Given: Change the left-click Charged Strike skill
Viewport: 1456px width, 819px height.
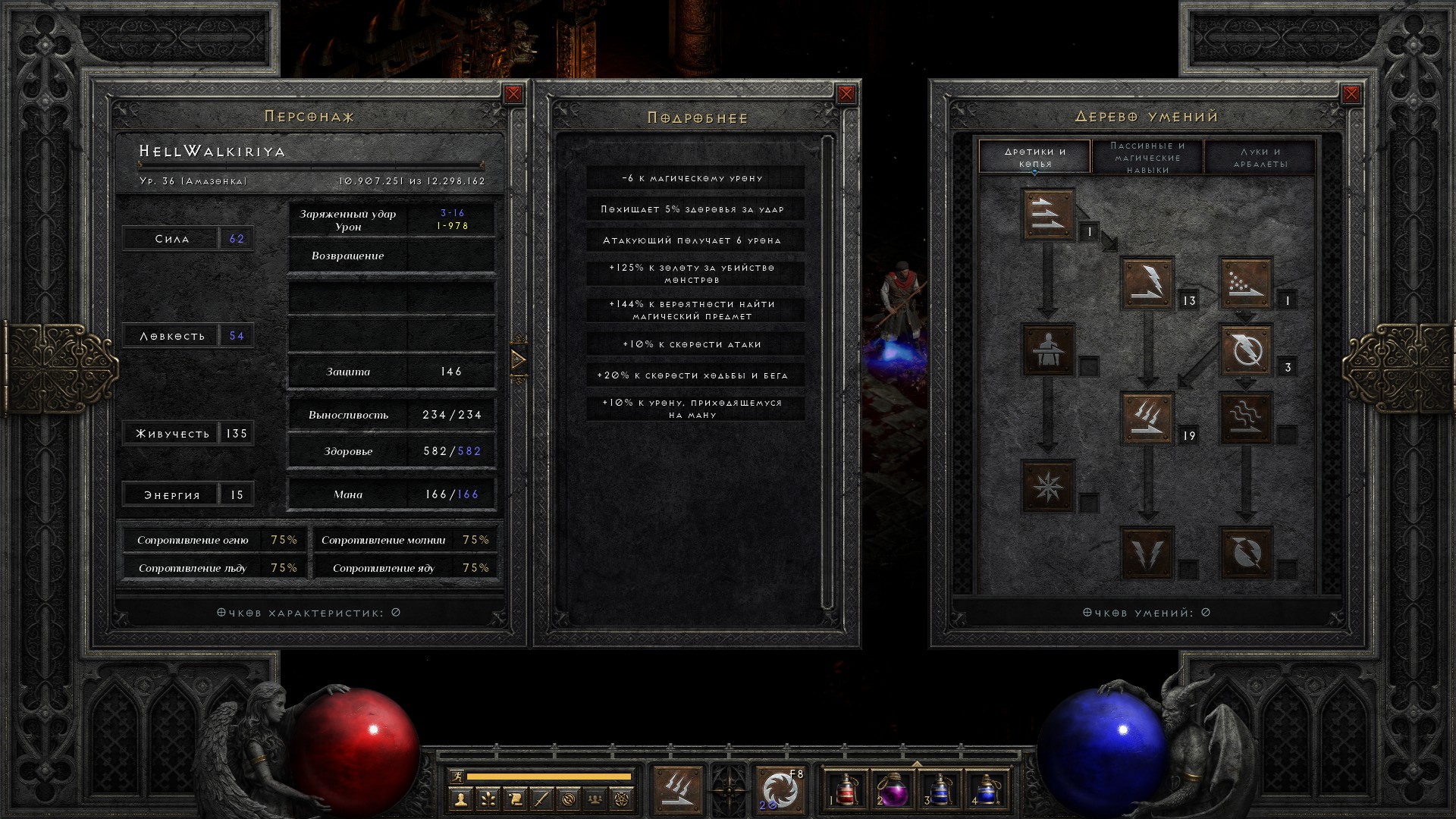Looking at the screenshot, I should (677, 790).
